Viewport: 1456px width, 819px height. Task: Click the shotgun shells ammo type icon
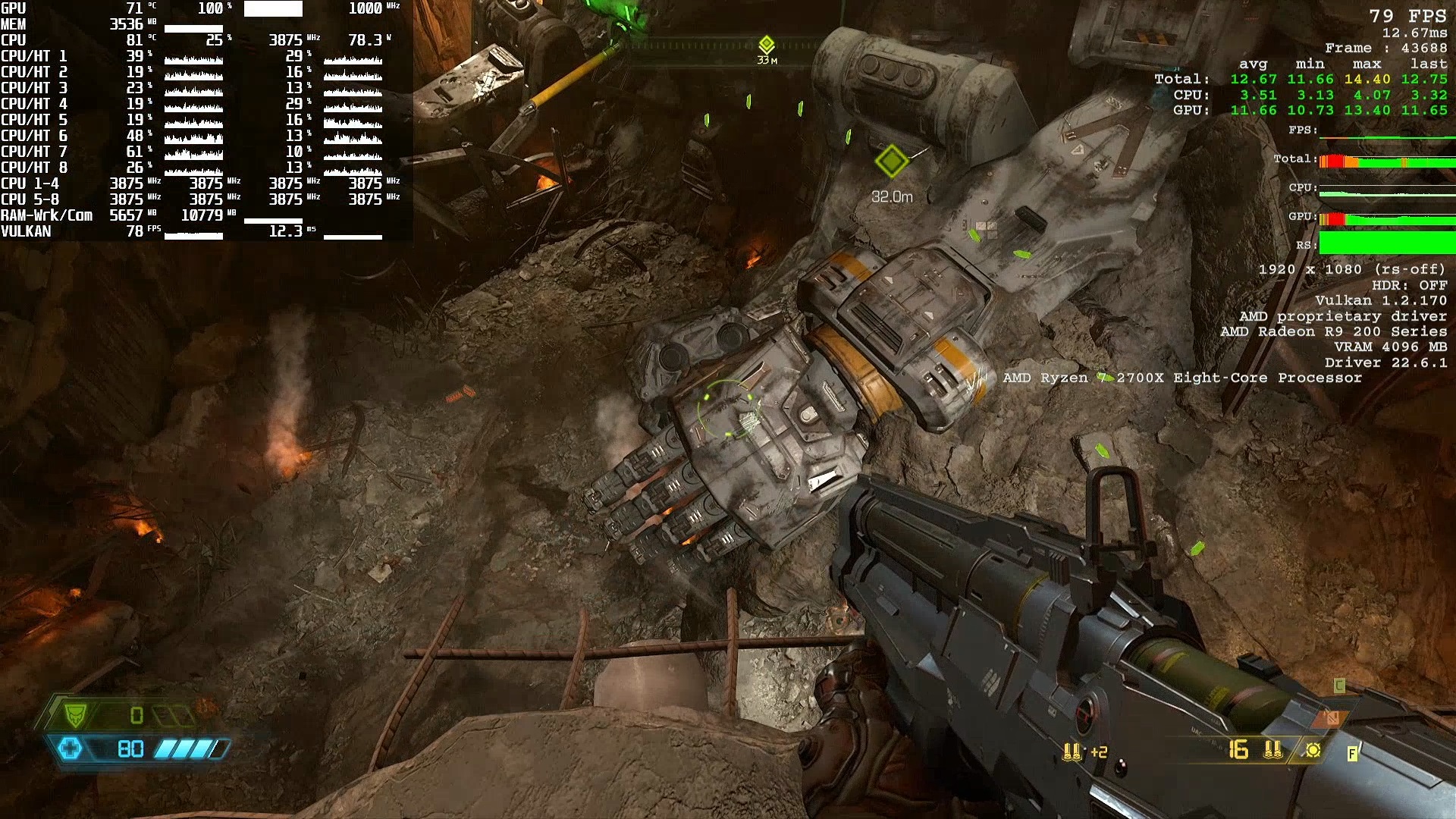coord(1272,750)
